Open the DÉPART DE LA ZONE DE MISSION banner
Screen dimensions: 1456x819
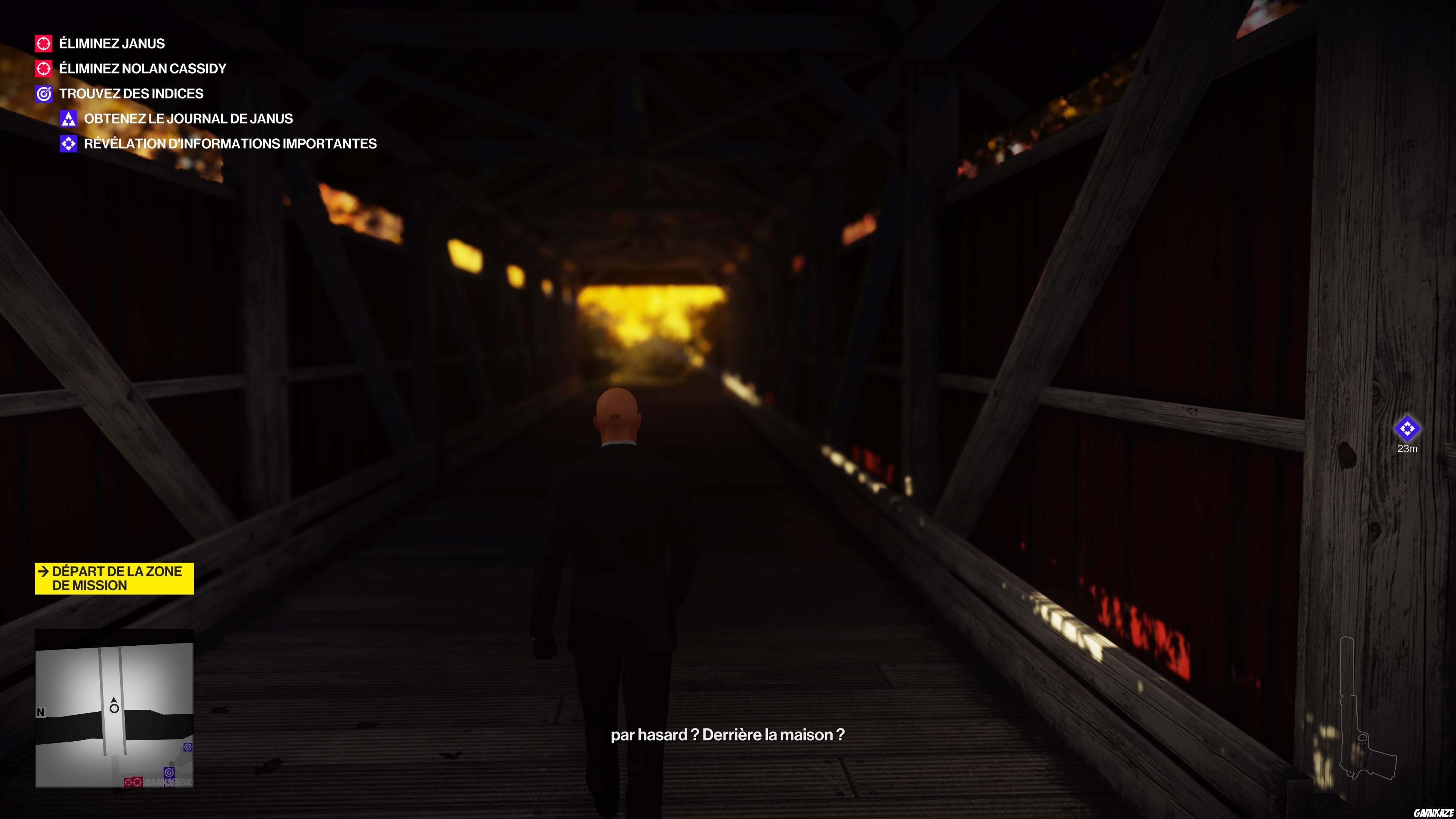[113, 578]
